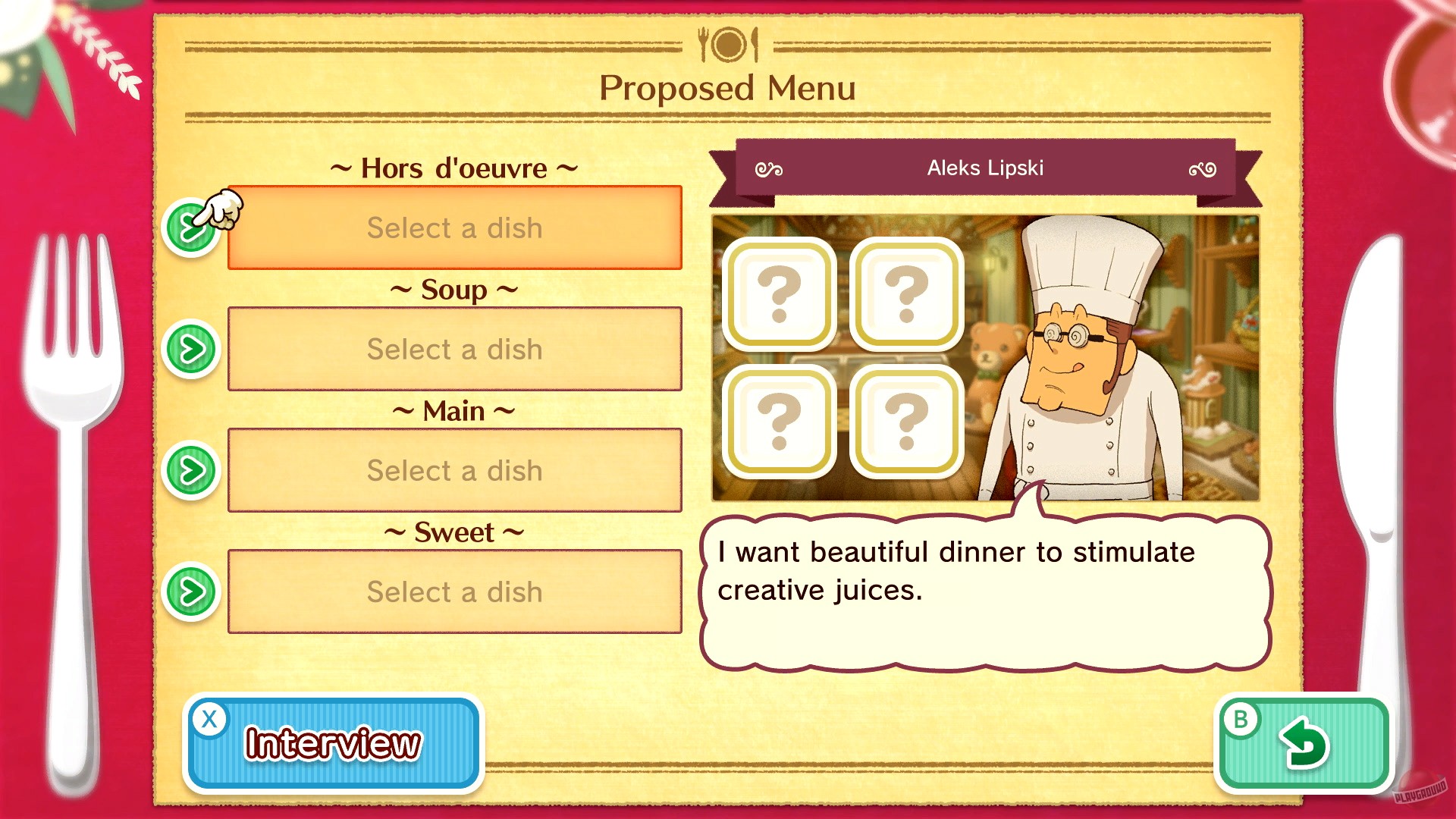Expand the Hors d'oeuvre dish selector

coord(192,227)
